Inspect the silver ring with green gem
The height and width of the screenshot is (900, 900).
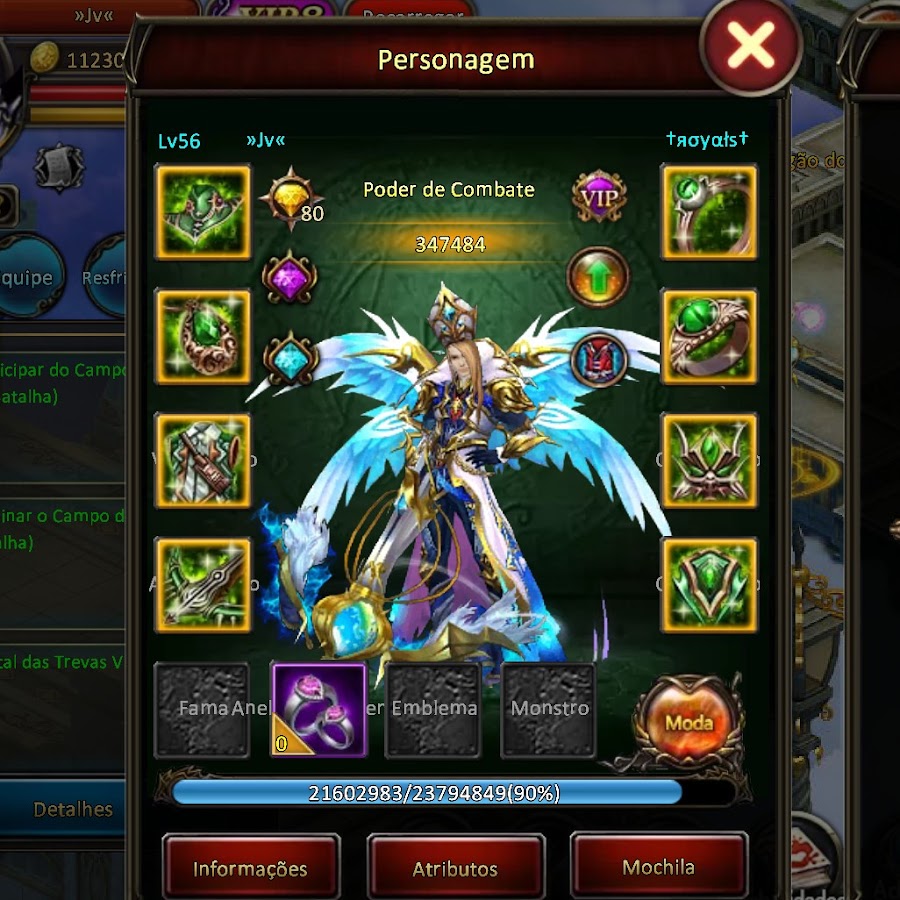pyautogui.click(x=709, y=212)
